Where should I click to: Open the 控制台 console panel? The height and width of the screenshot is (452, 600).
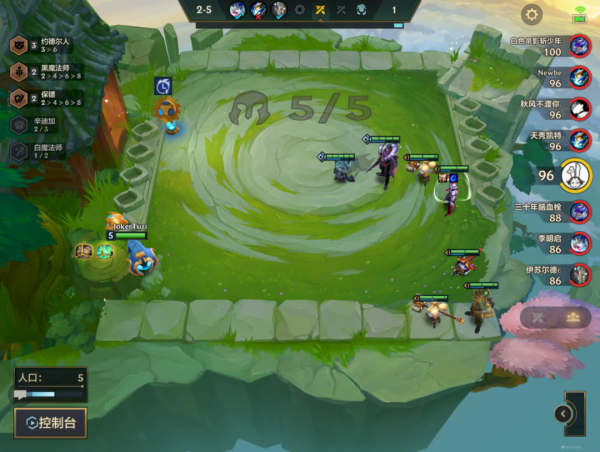click(x=51, y=422)
